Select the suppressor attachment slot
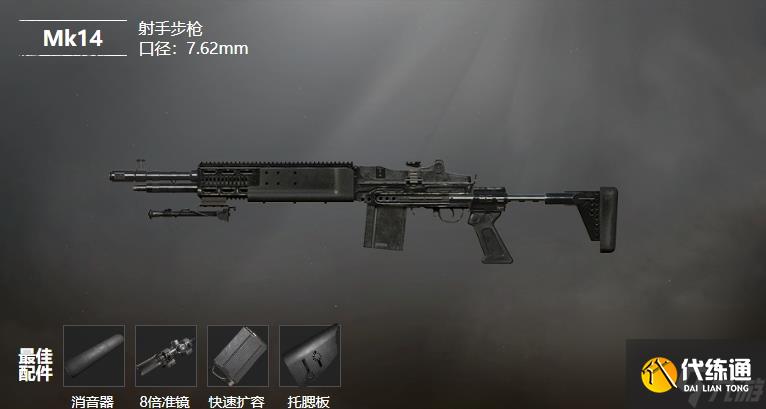The width and height of the screenshot is (766, 409). tap(93, 356)
